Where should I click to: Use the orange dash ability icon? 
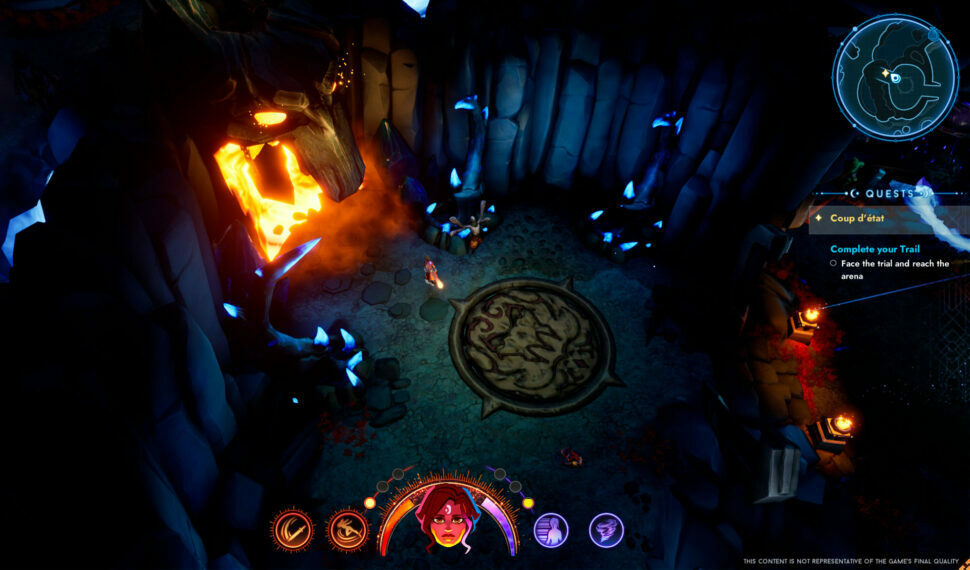pos(348,530)
